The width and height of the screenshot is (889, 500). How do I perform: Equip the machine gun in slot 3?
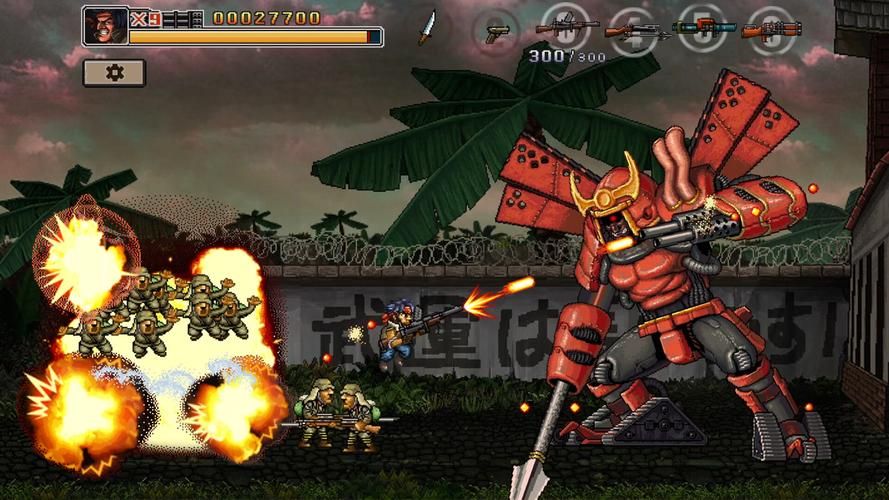tap(566, 27)
